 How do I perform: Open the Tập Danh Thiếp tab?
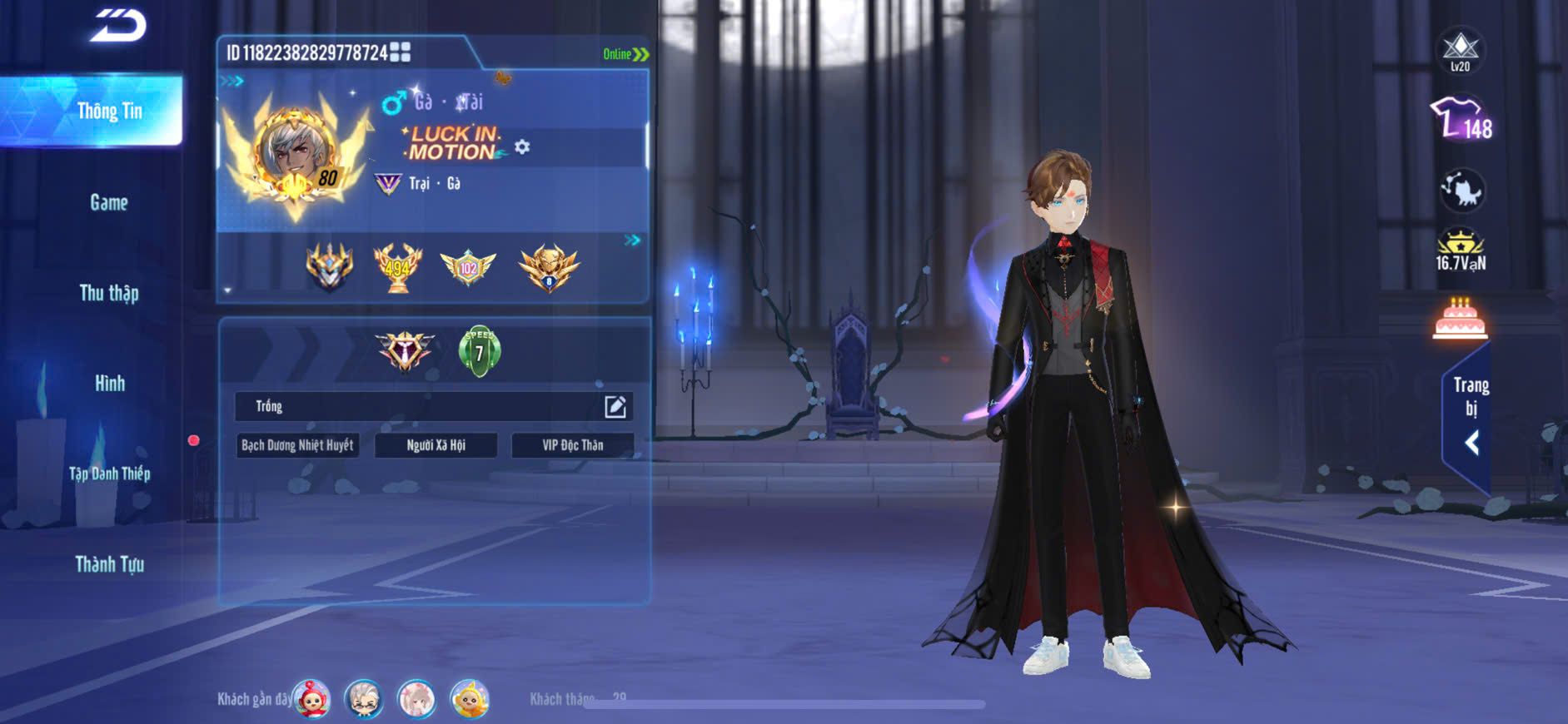pos(109,474)
